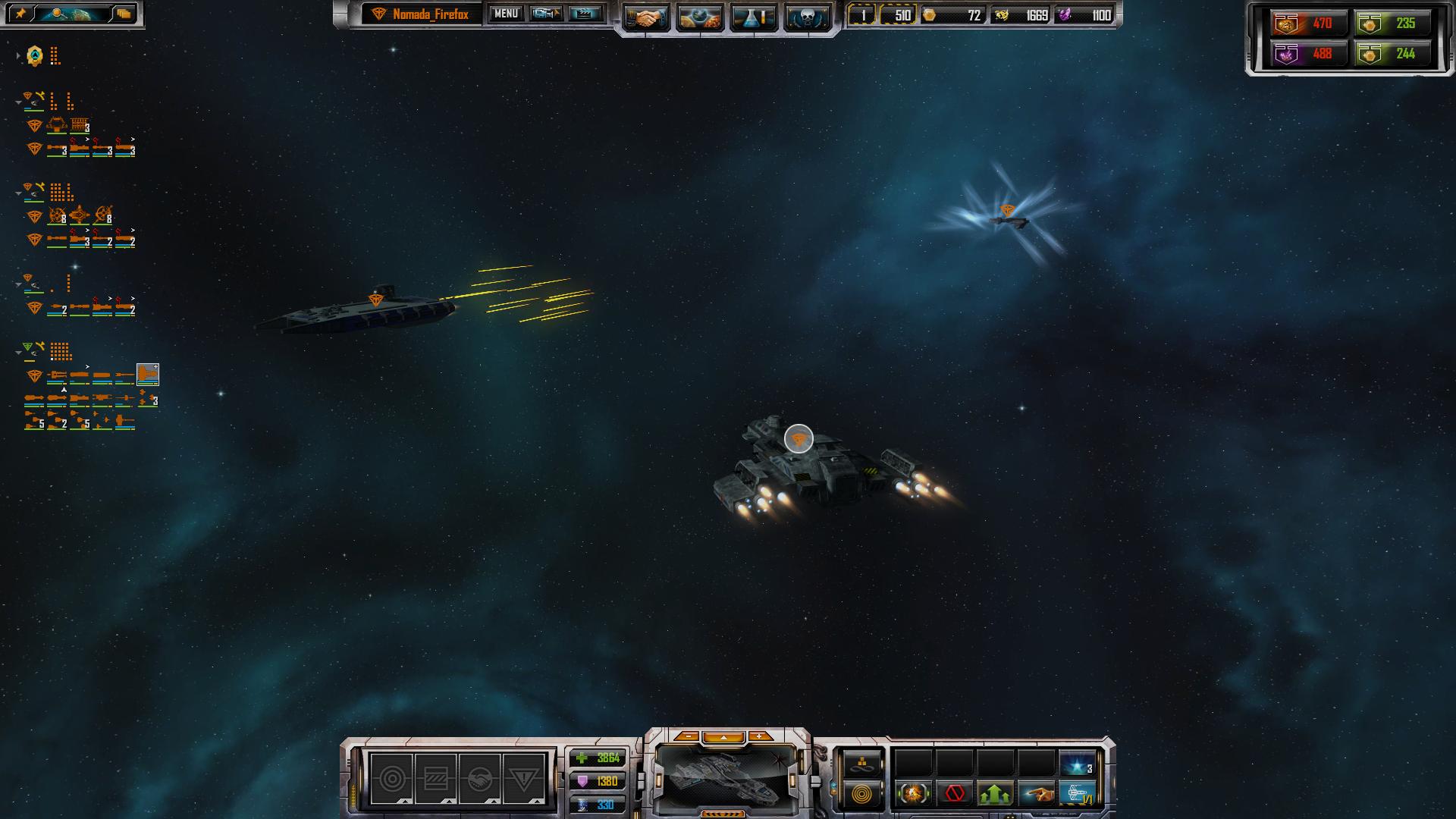The width and height of the screenshot is (1456, 819).
Task: Open the planets overview button
Action: [699, 18]
